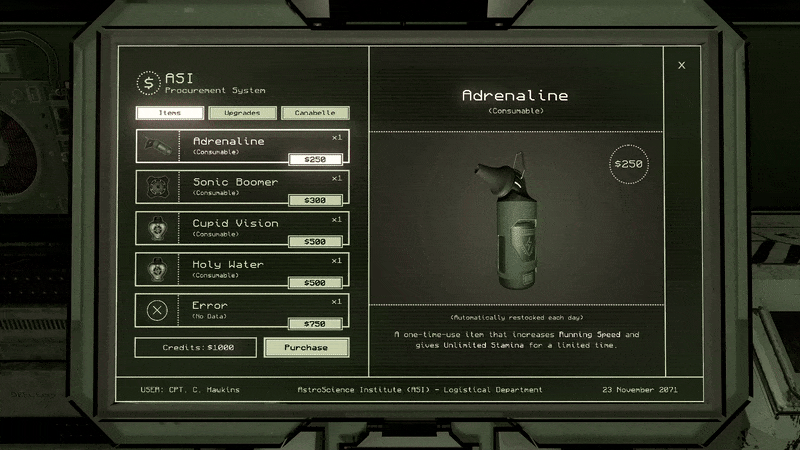Screen dimensions: 800x450
Task: Open the Upgrades tab
Action: point(242,114)
